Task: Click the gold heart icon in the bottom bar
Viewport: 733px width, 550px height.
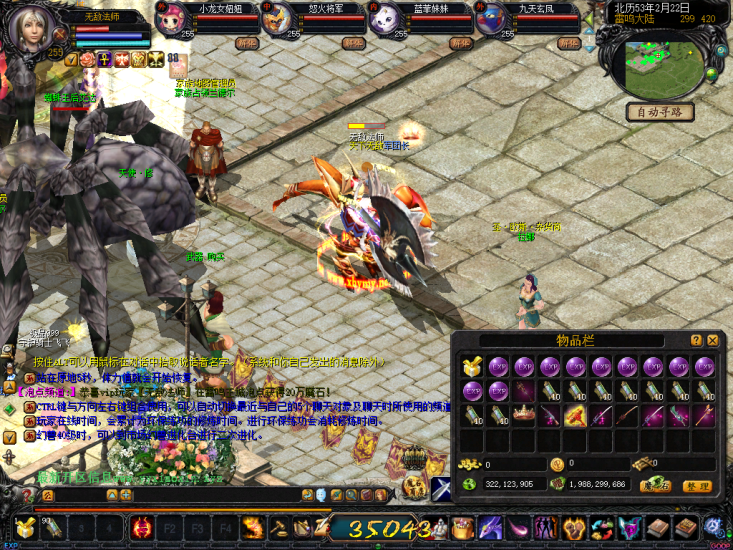Action: coord(574,528)
